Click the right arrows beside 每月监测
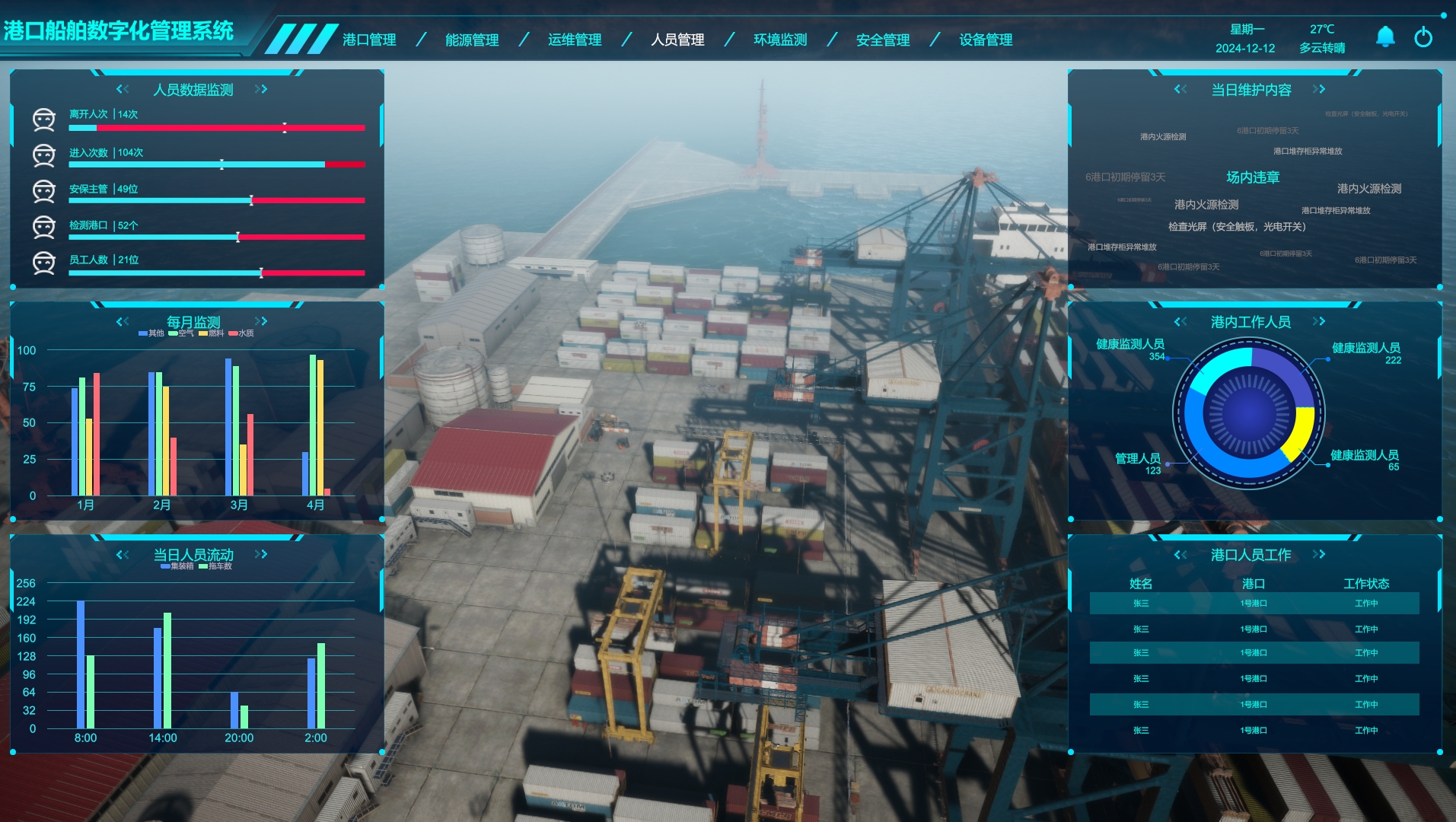Image resolution: width=1456 pixels, height=822 pixels. 261,321
